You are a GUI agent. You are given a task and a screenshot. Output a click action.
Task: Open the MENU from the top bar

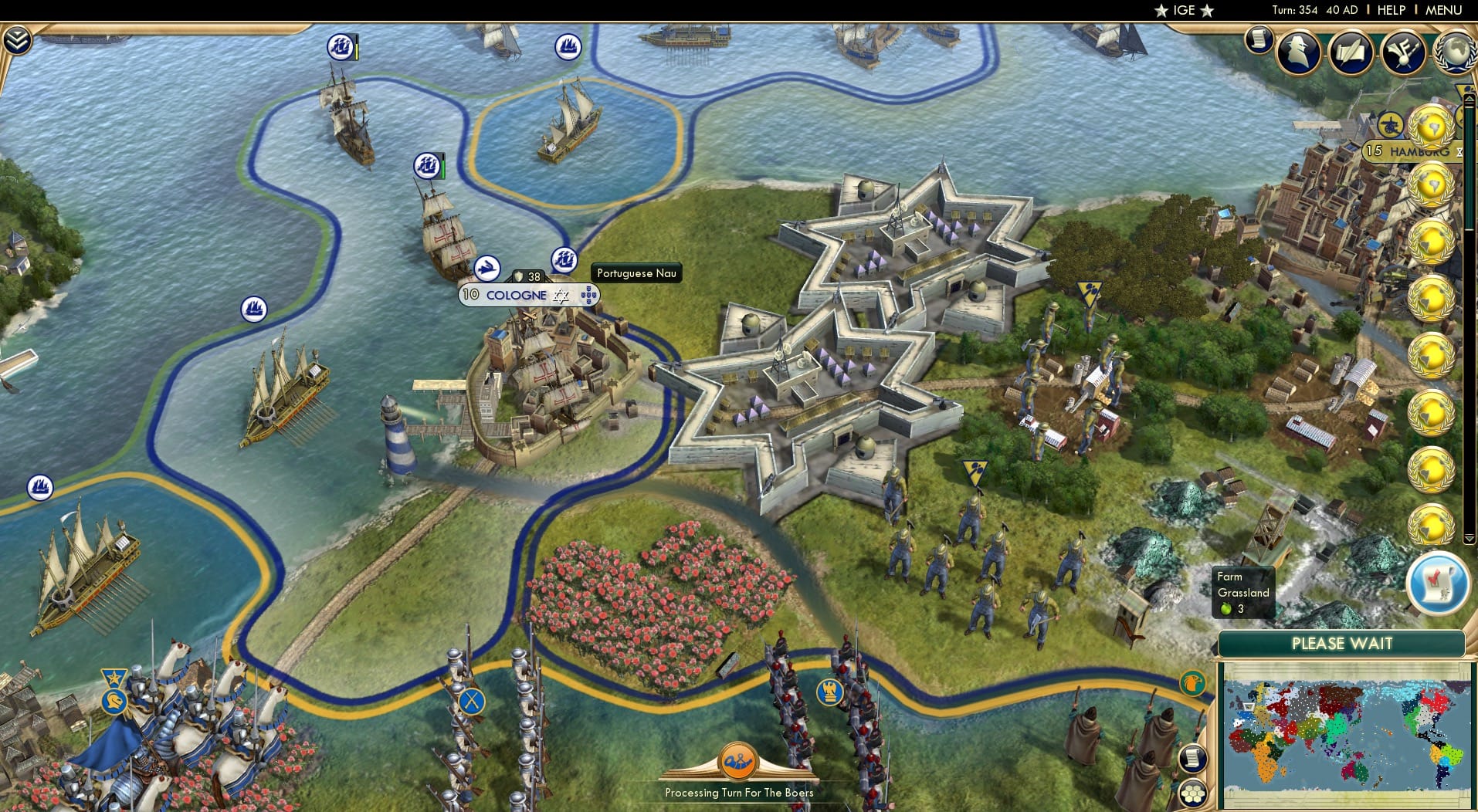click(x=1442, y=10)
